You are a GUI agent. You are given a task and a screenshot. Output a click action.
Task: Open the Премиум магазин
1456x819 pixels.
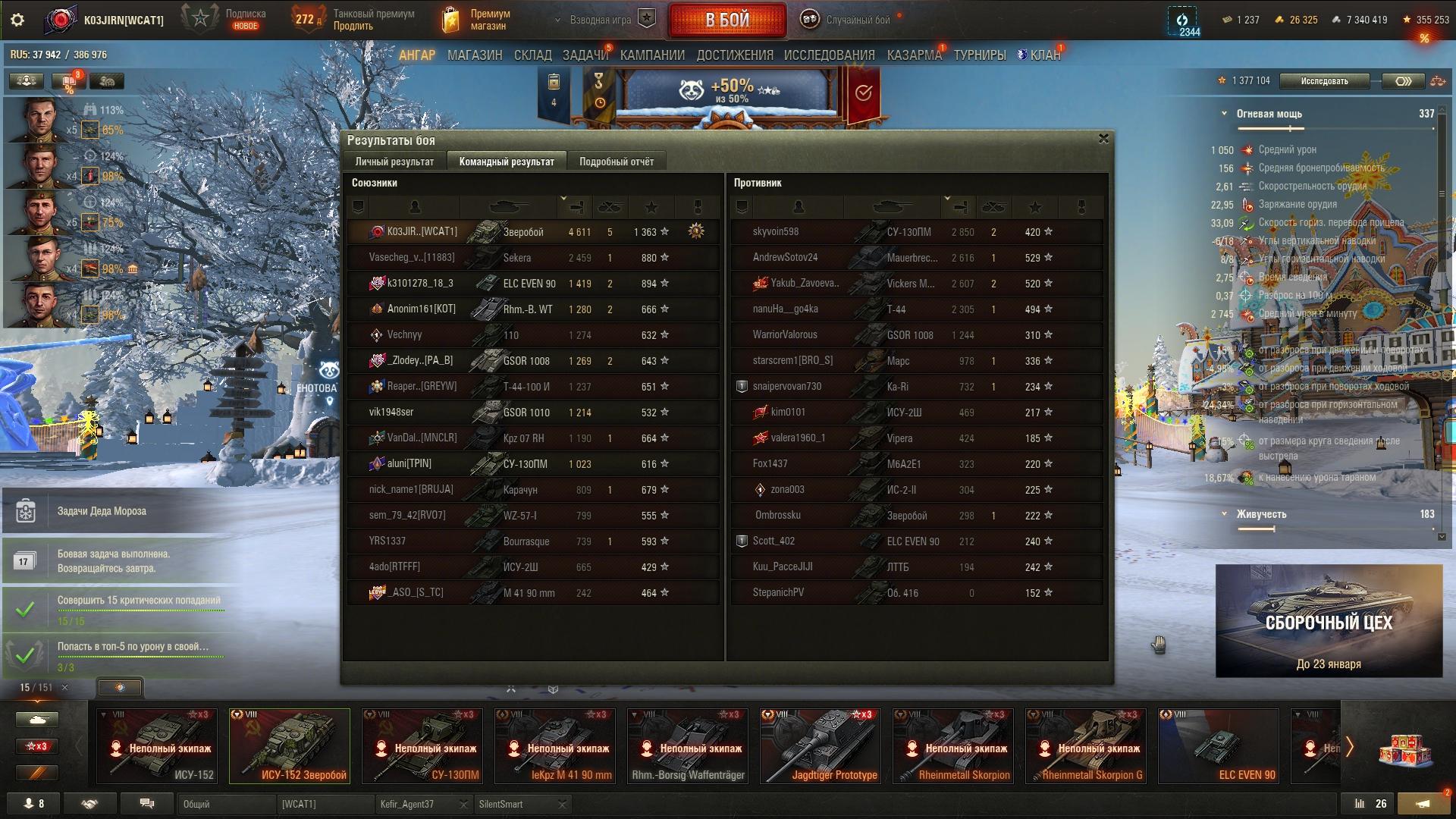[x=476, y=20]
